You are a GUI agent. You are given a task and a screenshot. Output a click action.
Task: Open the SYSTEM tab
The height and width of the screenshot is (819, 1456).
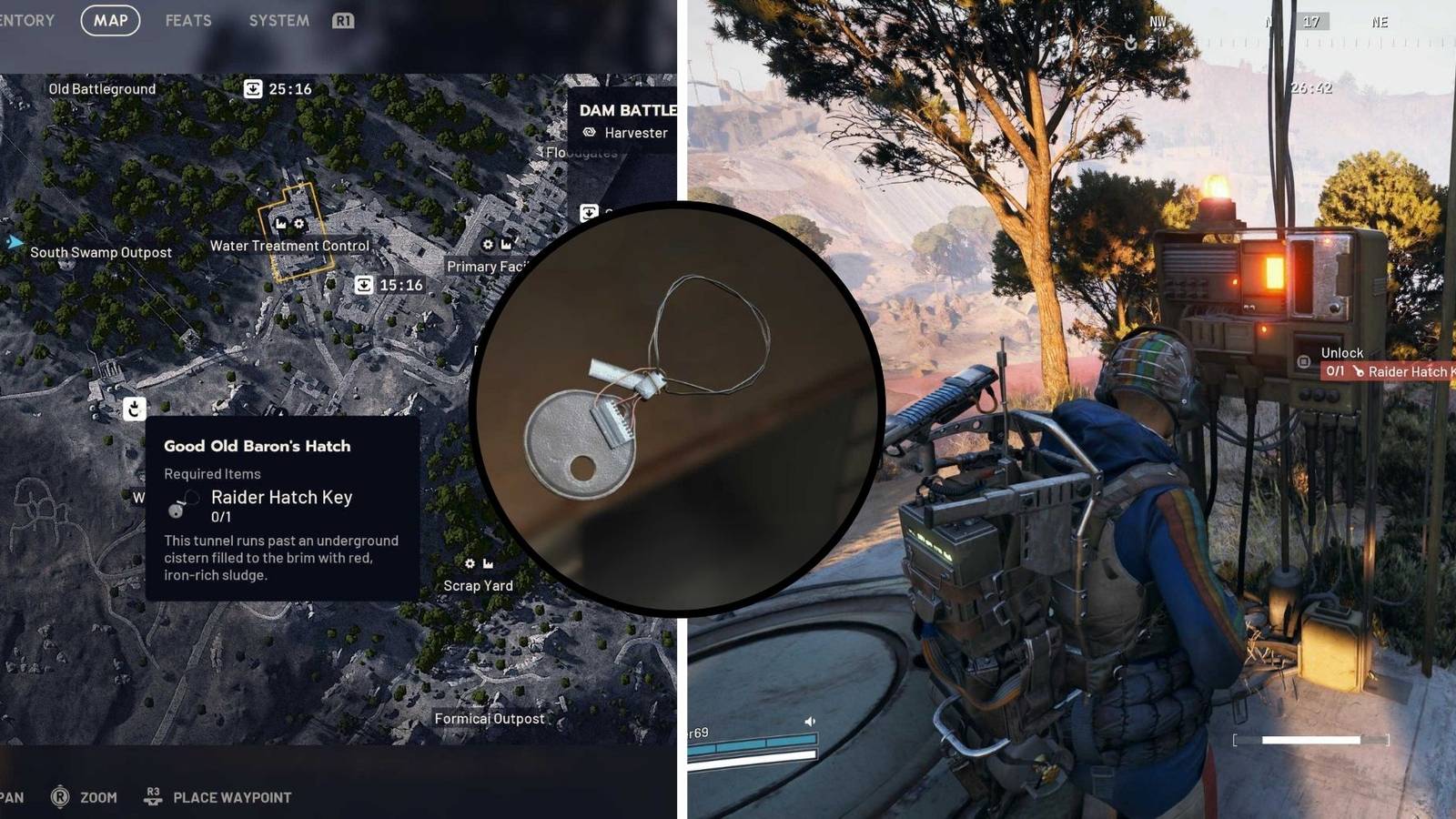278,20
